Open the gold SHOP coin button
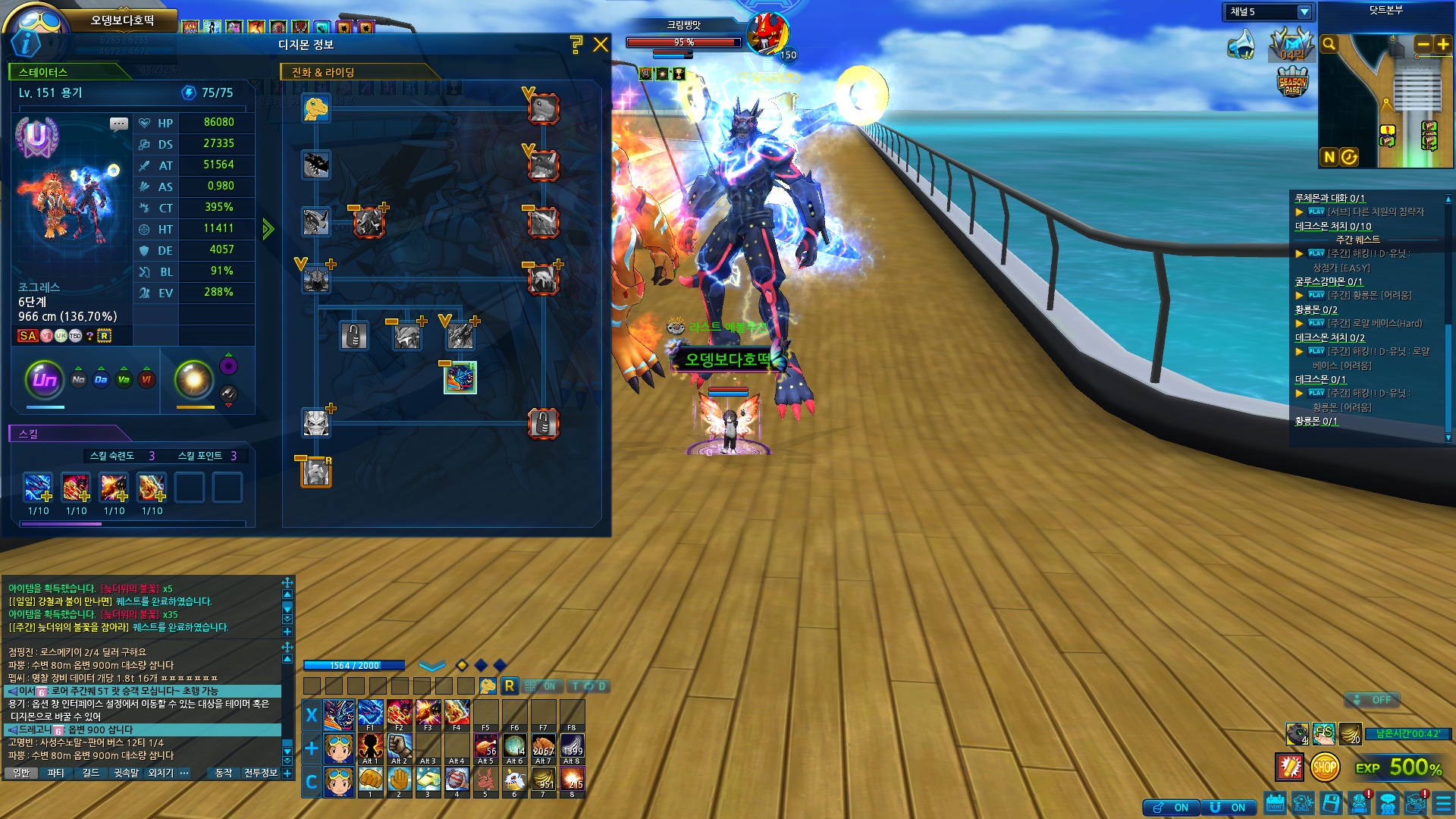This screenshot has height=819, width=1456. tap(1324, 767)
